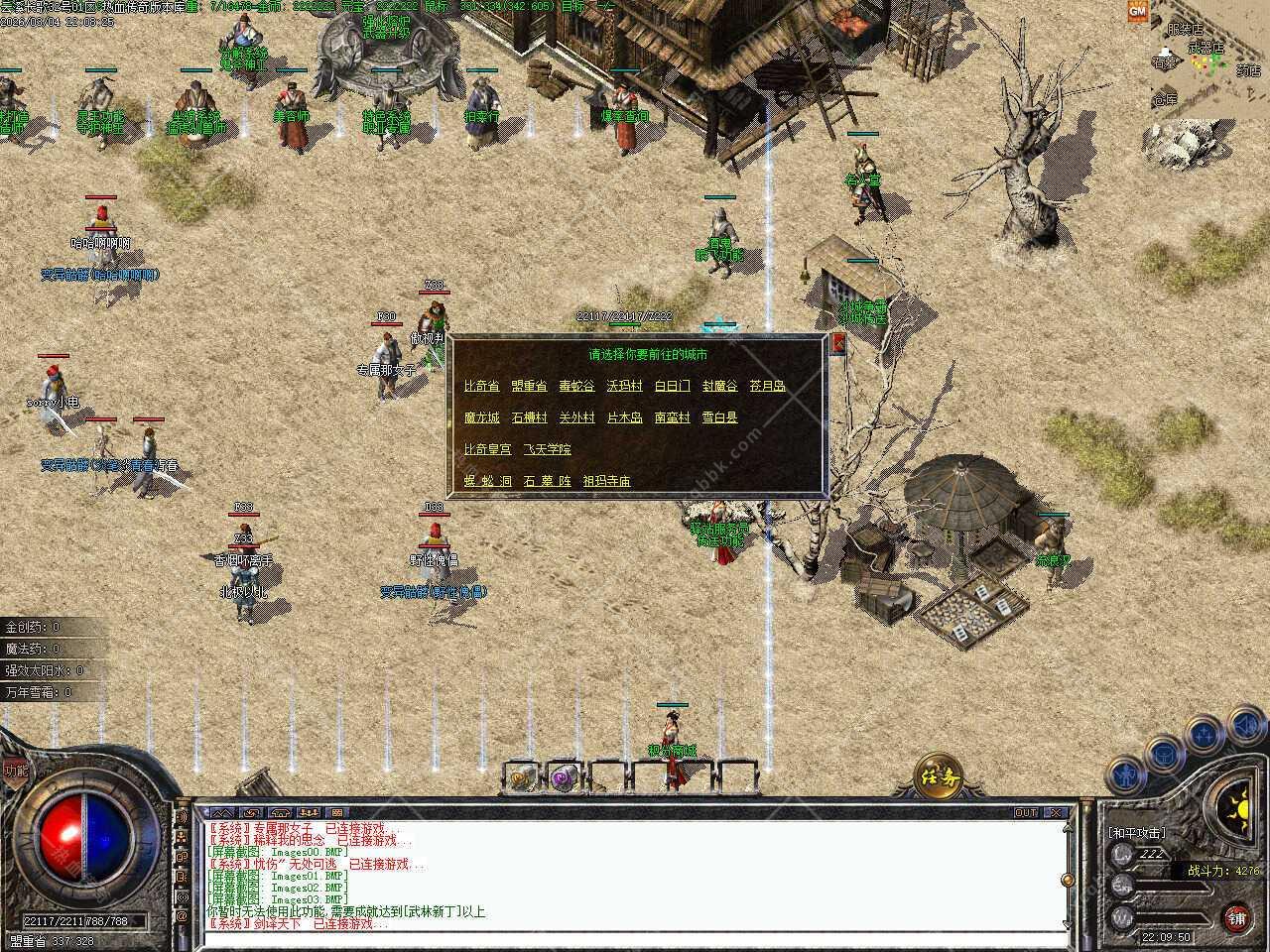Image resolution: width=1270 pixels, height=952 pixels.
Task: Open the 任务 quest button
Action: (939, 775)
